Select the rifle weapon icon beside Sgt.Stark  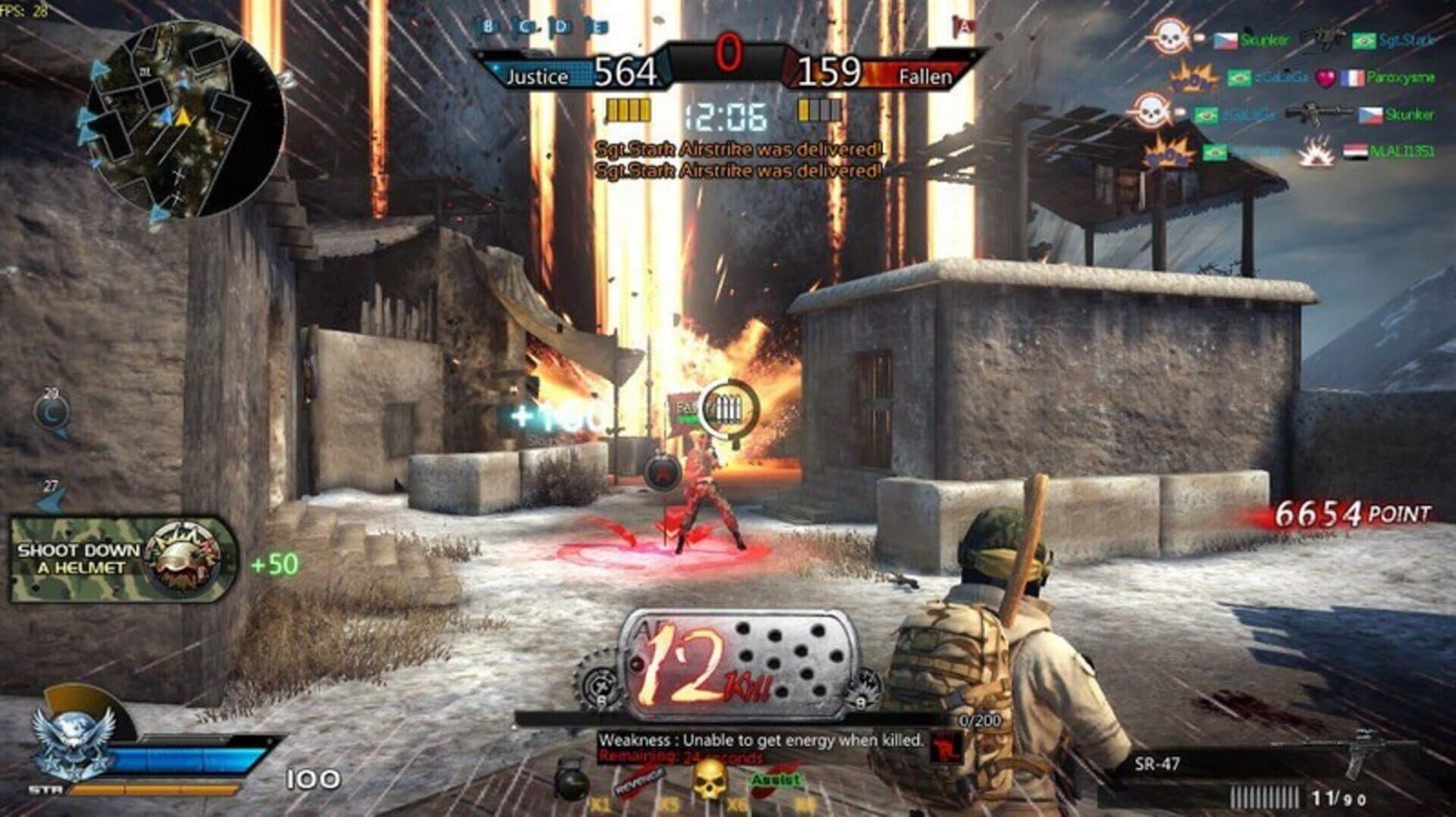[1321, 38]
